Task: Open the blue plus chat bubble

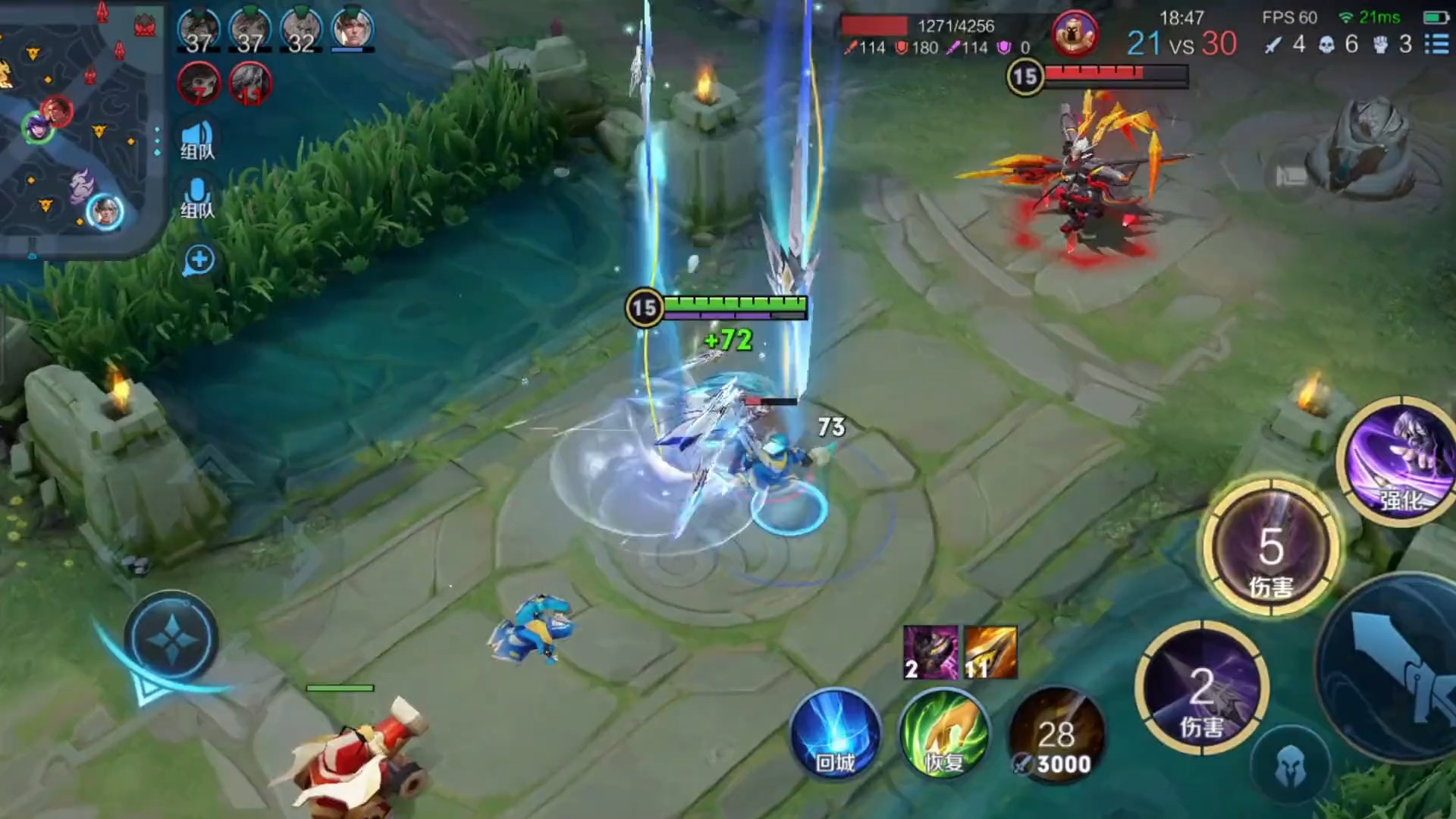Action: click(x=199, y=260)
